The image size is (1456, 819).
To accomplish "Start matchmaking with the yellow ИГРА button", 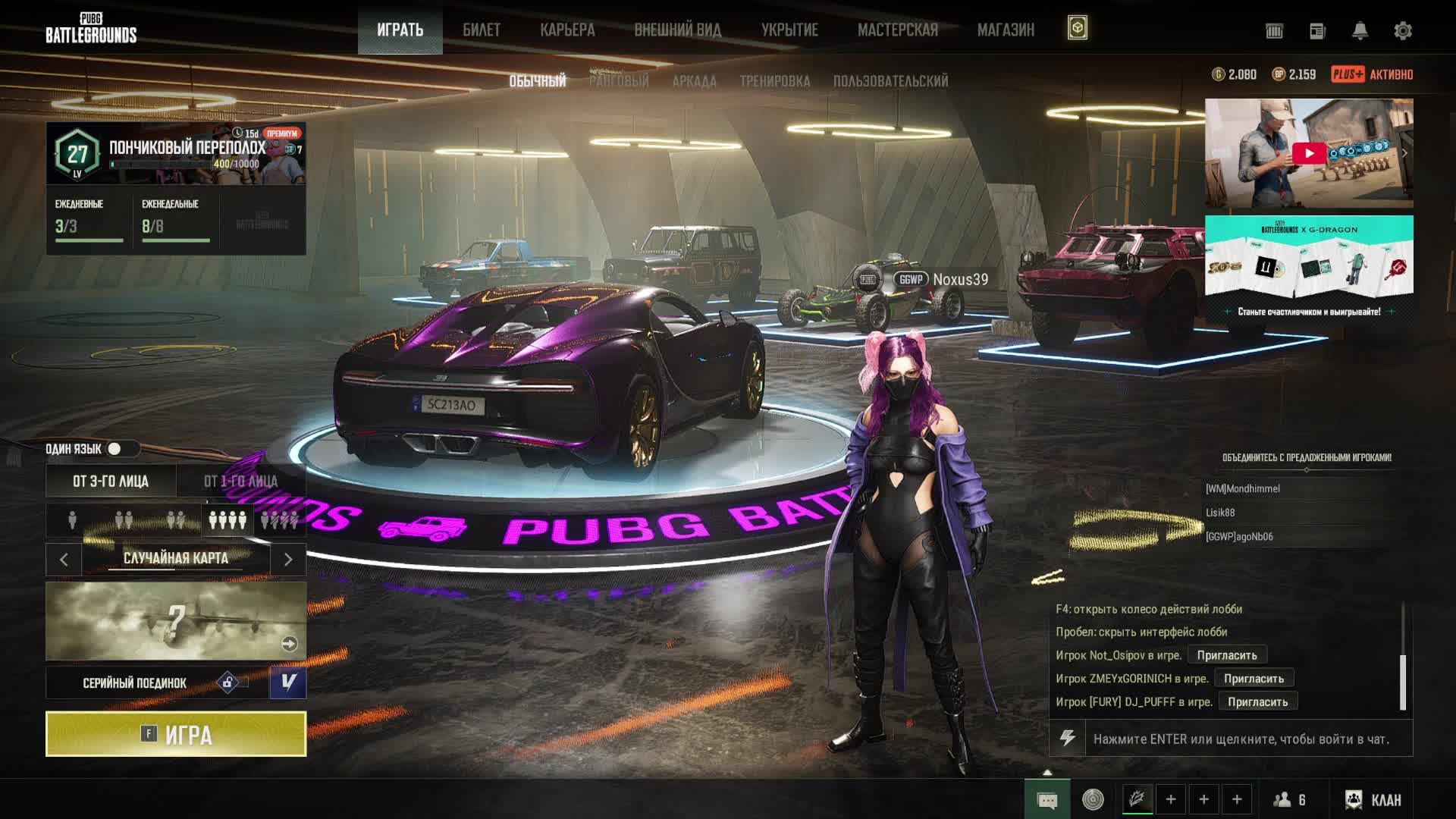I will (x=176, y=734).
